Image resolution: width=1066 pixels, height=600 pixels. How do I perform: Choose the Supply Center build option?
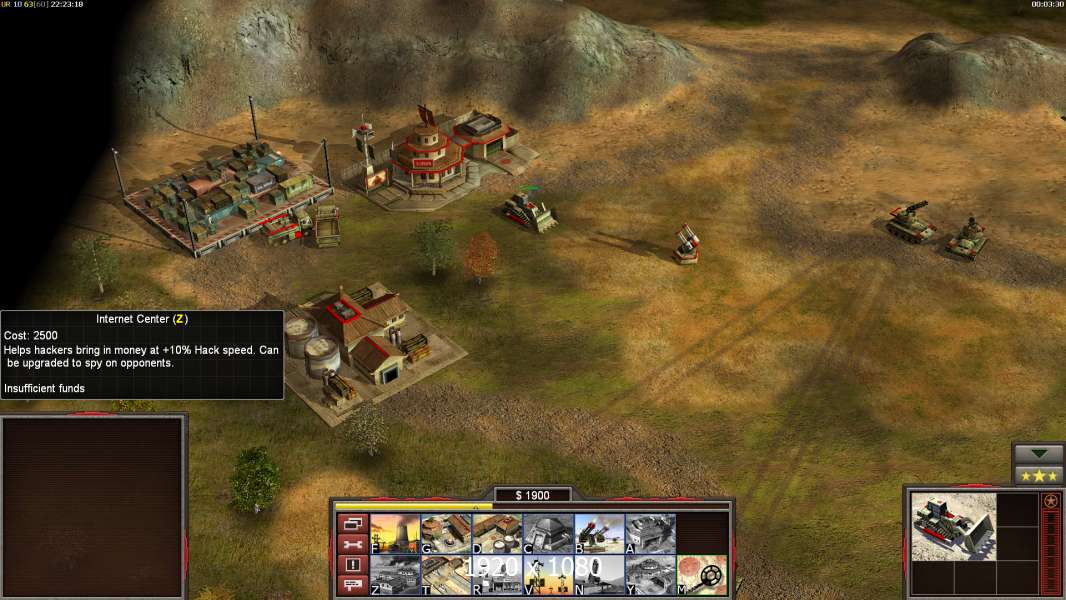(x=497, y=533)
